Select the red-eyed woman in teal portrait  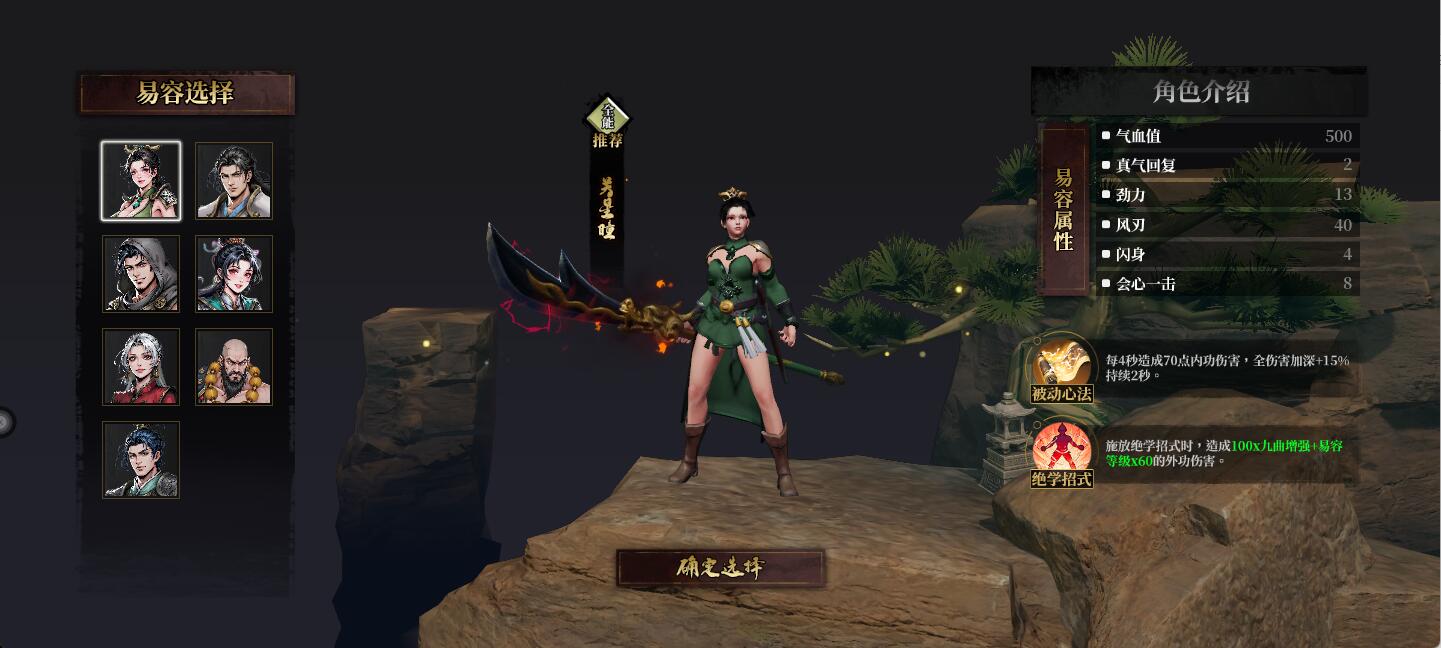(x=234, y=274)
